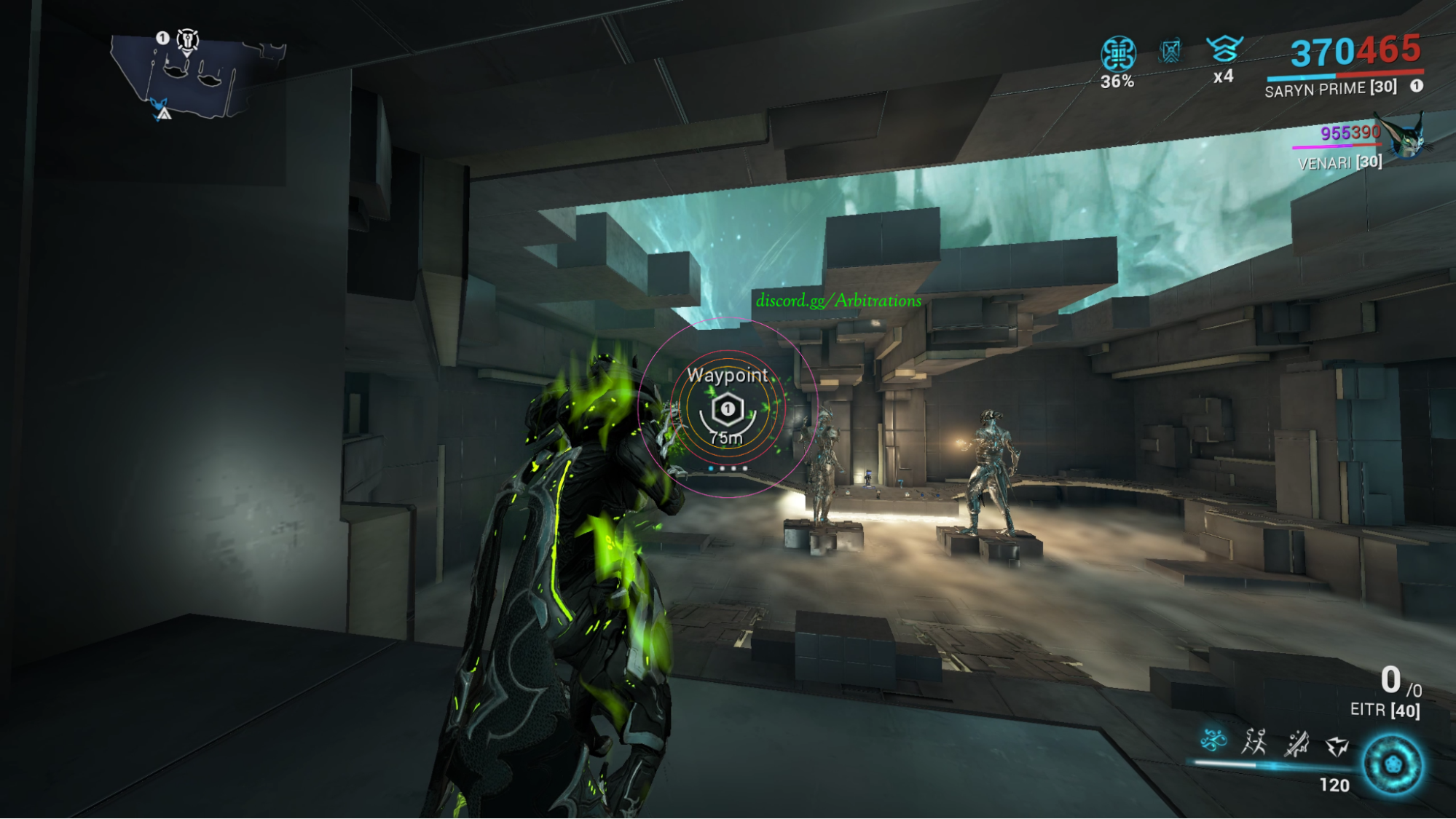This screenshot has width=1456, height=819.
Task: Cast the Miasma lightning ability
Action: click(1337, 745)
